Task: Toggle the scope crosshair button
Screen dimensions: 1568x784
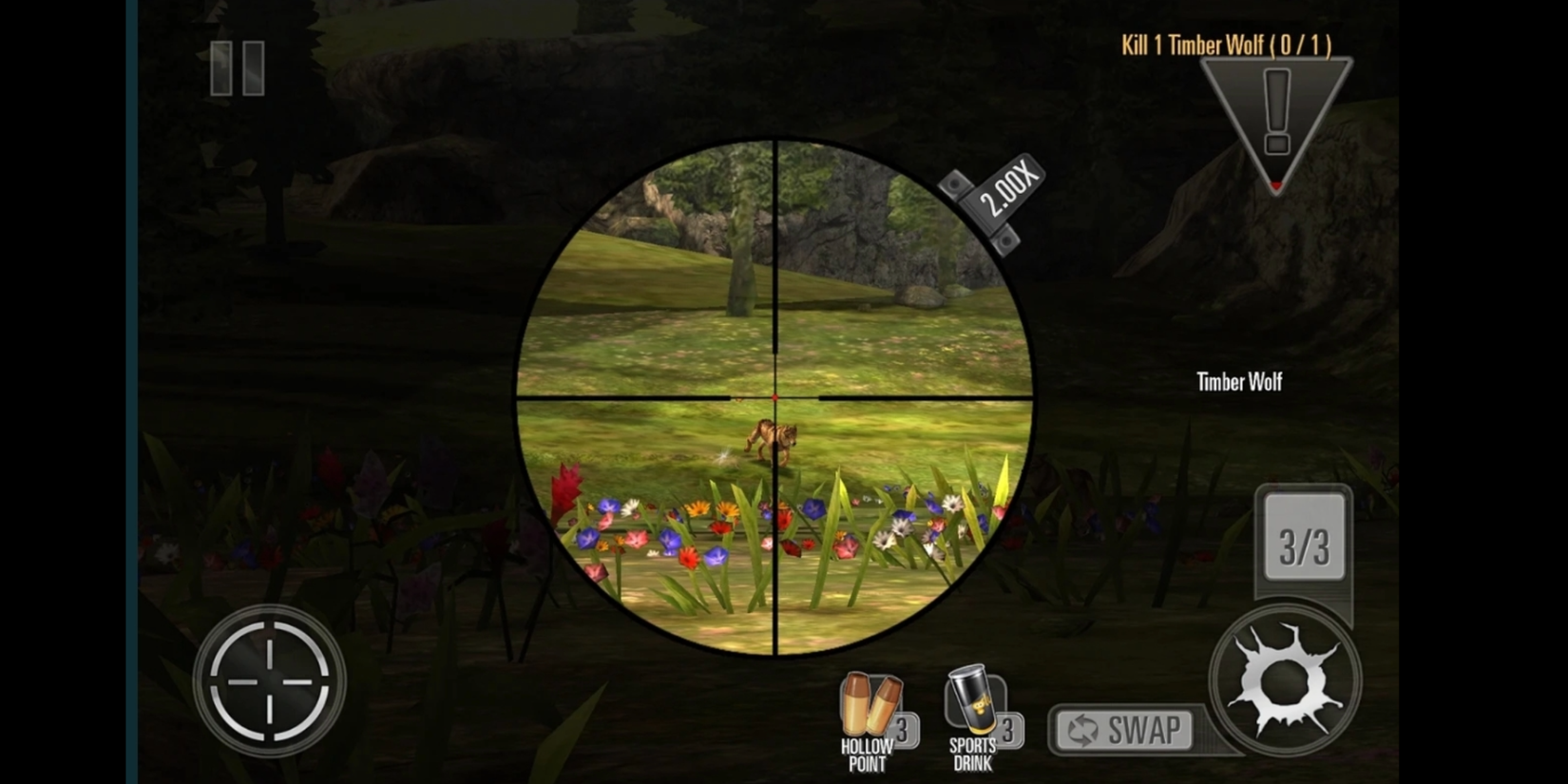Action: click(x=269, y=680)
